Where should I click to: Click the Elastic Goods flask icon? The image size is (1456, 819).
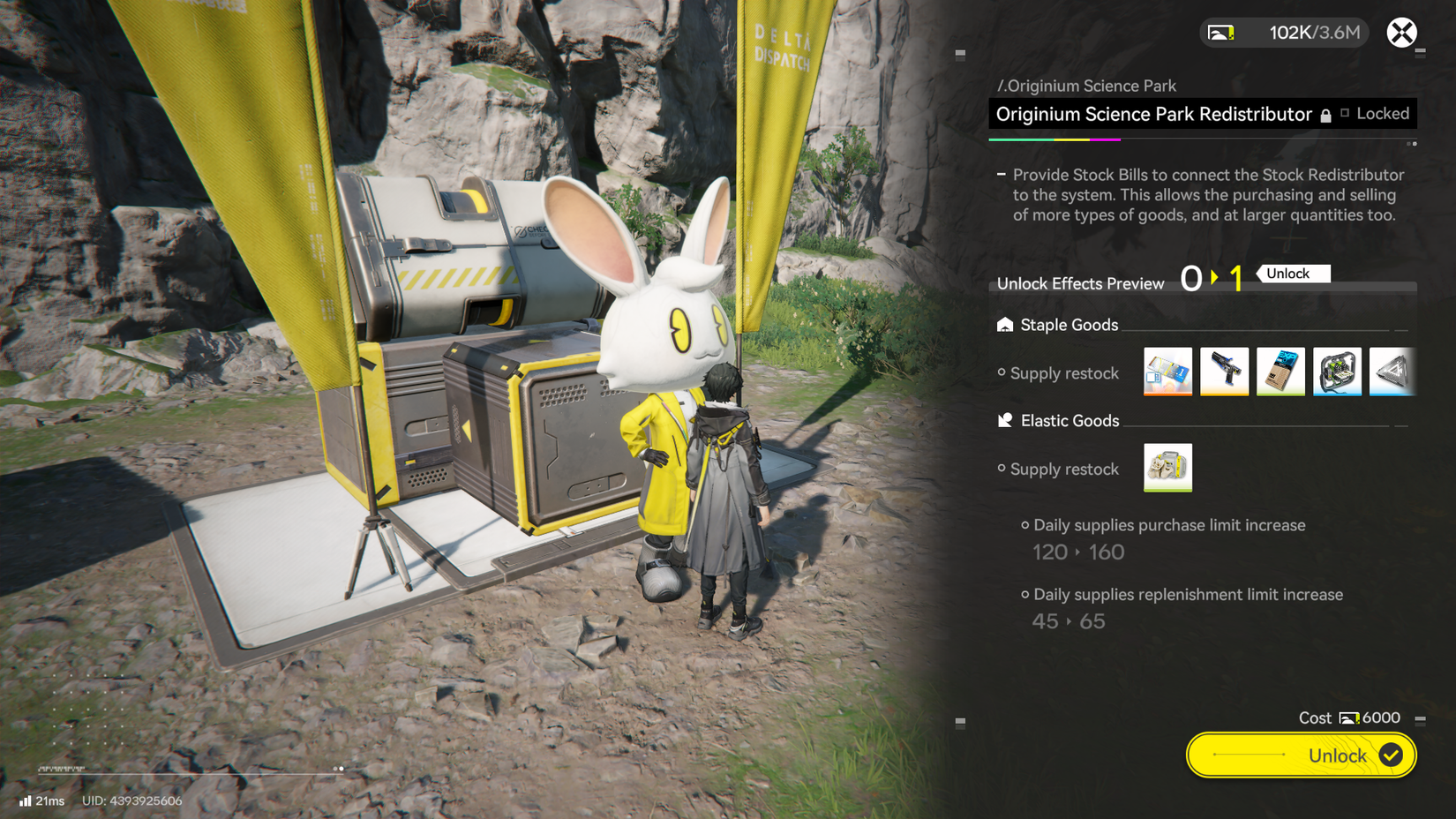tap(1004, 421)
